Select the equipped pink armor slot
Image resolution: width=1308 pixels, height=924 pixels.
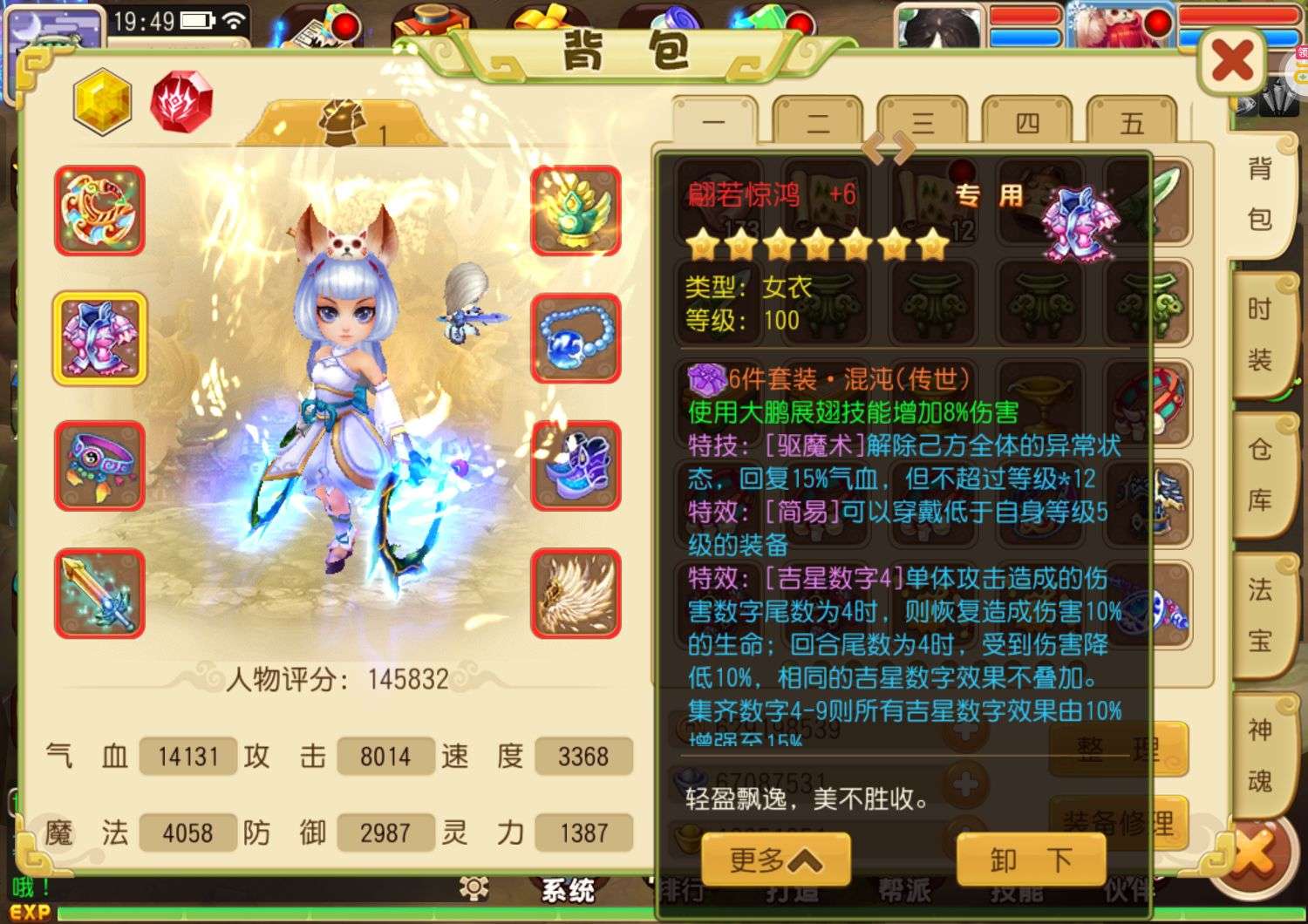(99, 338)
